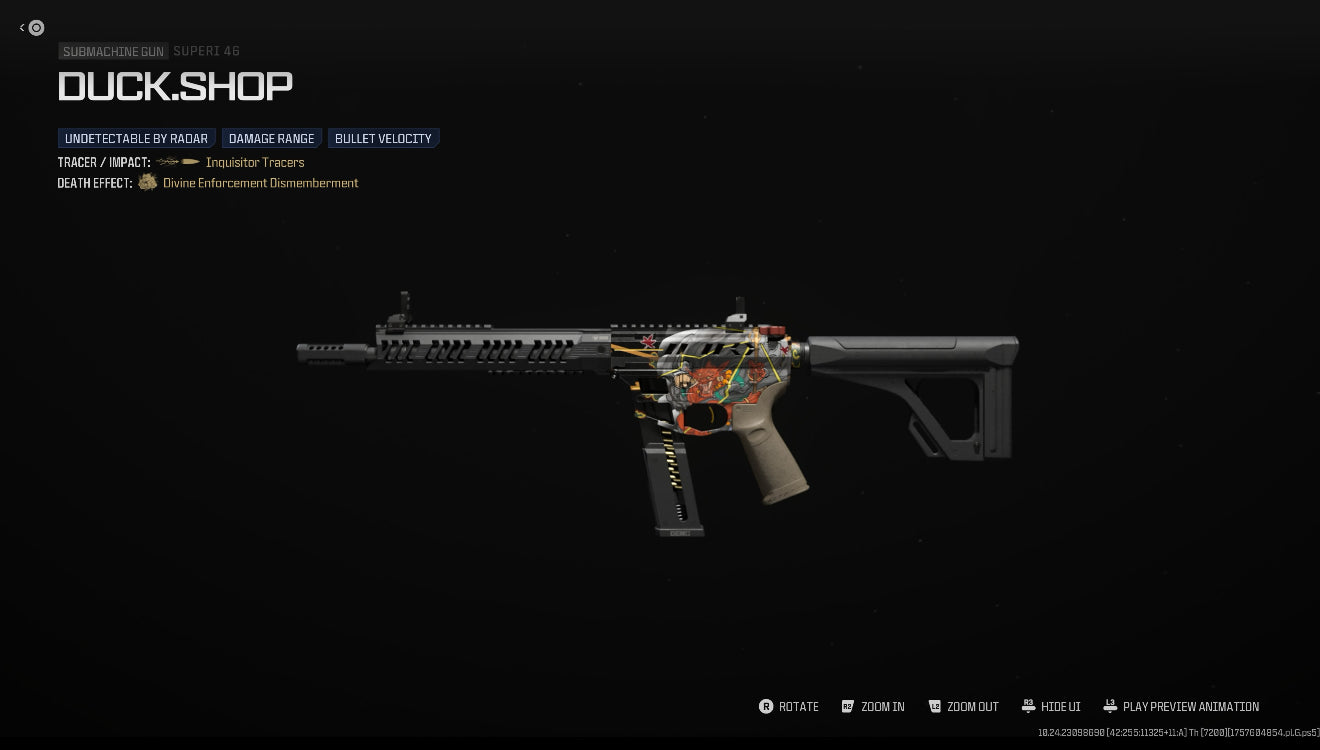This screenshot has height=750, width=1320.
Task: Select the Damage Range attribute tag
Action: [x=271, y=139]
